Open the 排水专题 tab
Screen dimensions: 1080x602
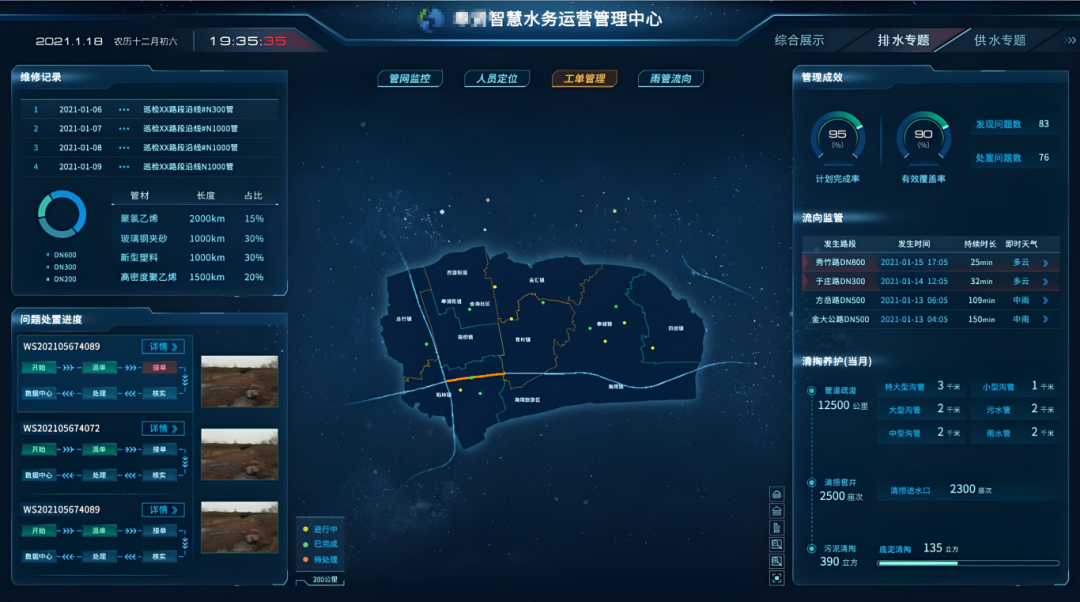pos(903,40)
